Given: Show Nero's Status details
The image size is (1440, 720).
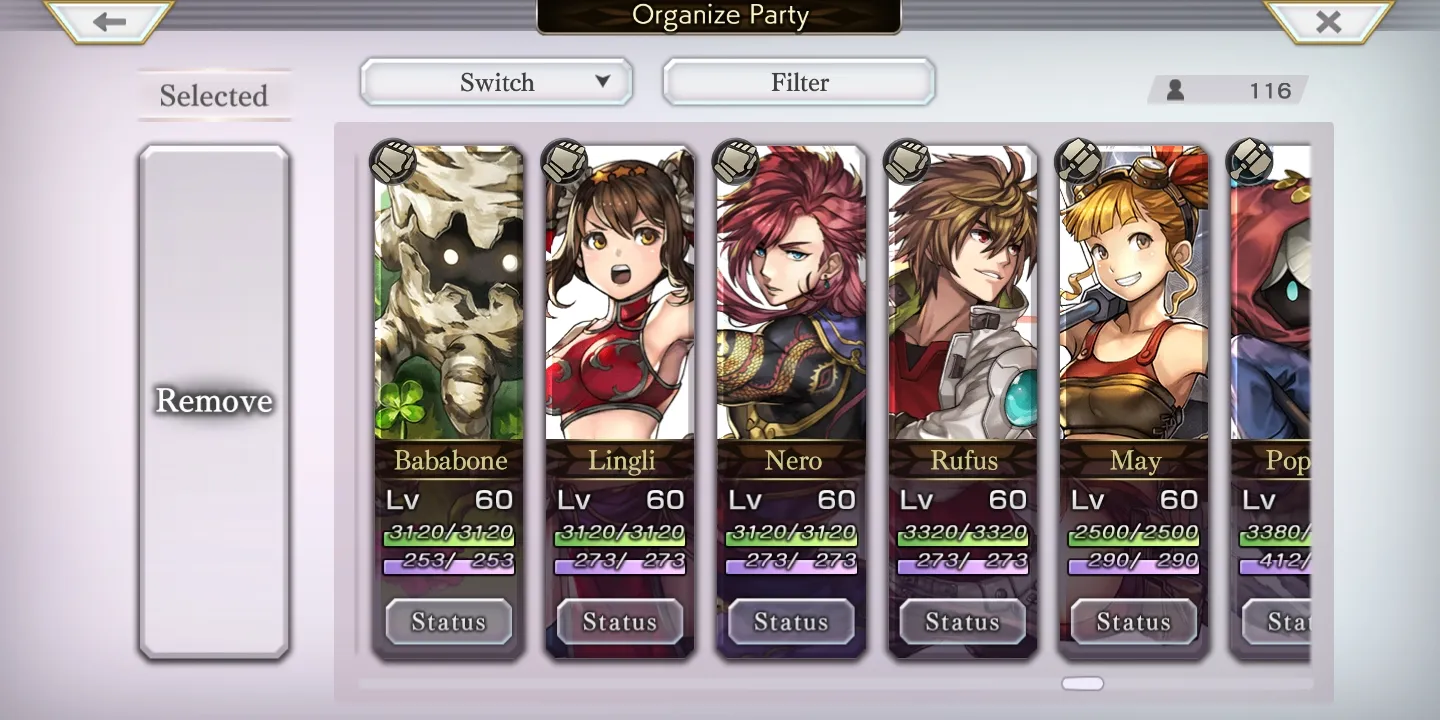Looking at the screenshot, I should (x=791, y=622).
